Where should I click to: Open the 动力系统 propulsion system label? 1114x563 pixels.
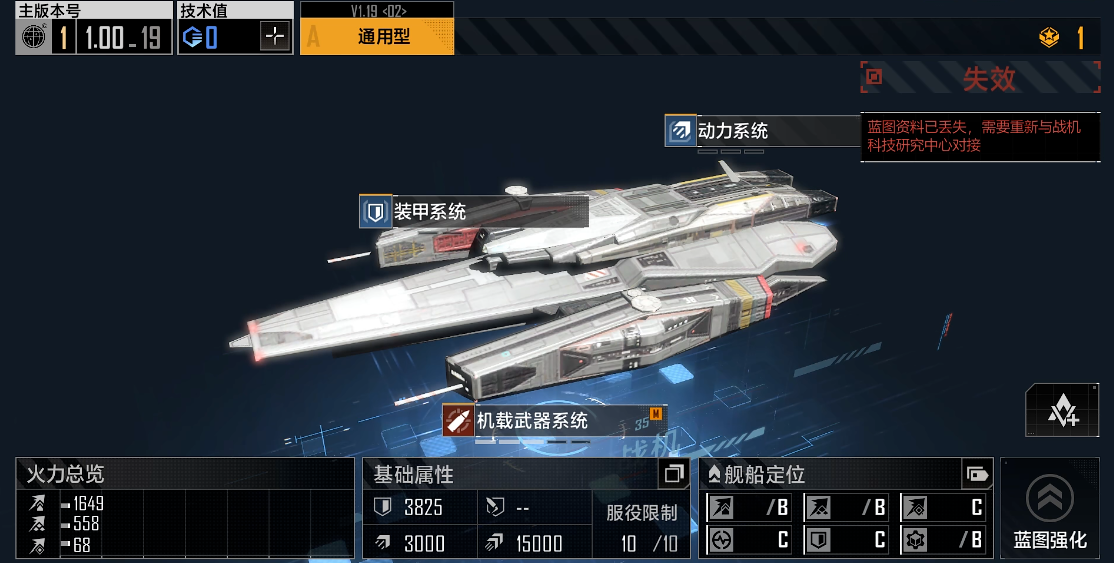[732, 131]
